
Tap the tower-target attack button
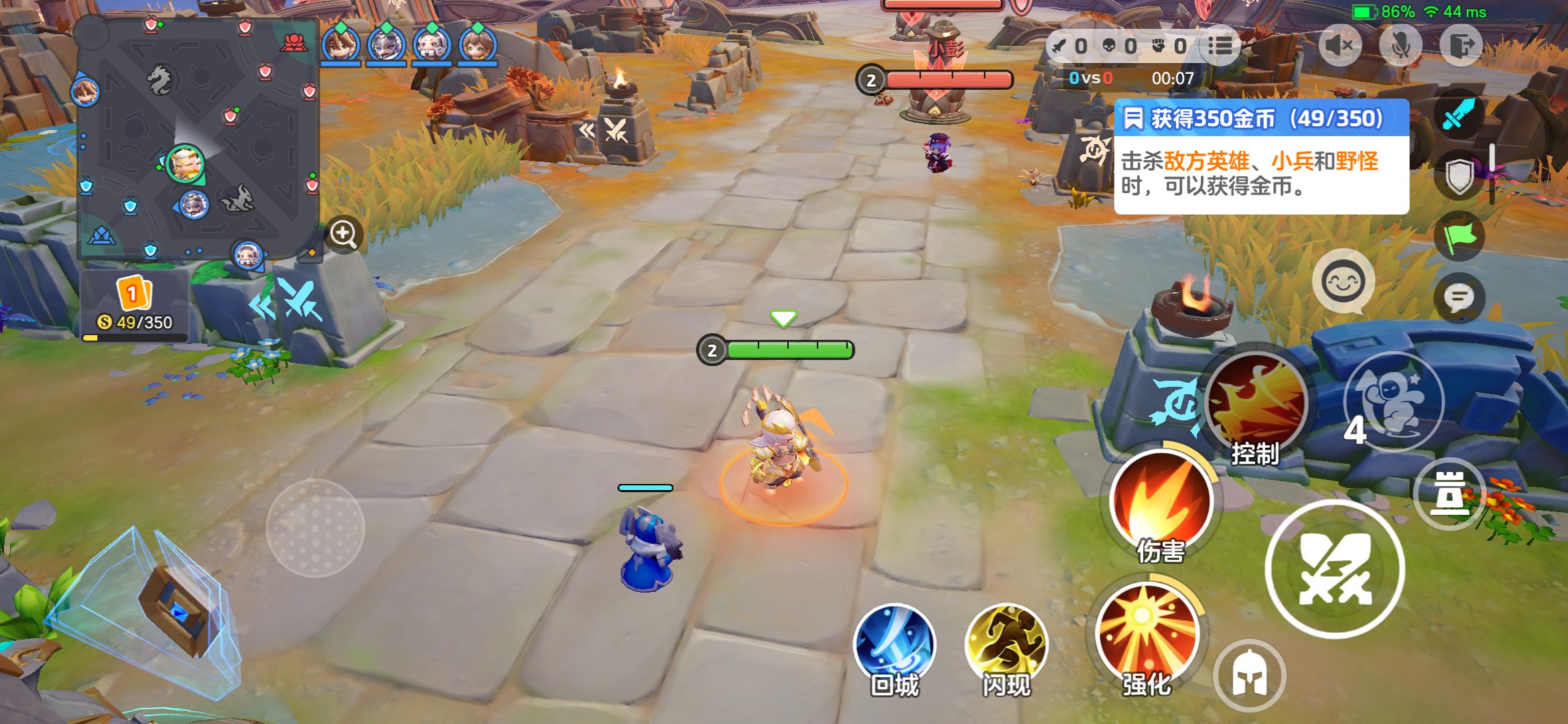[1449, 494]
